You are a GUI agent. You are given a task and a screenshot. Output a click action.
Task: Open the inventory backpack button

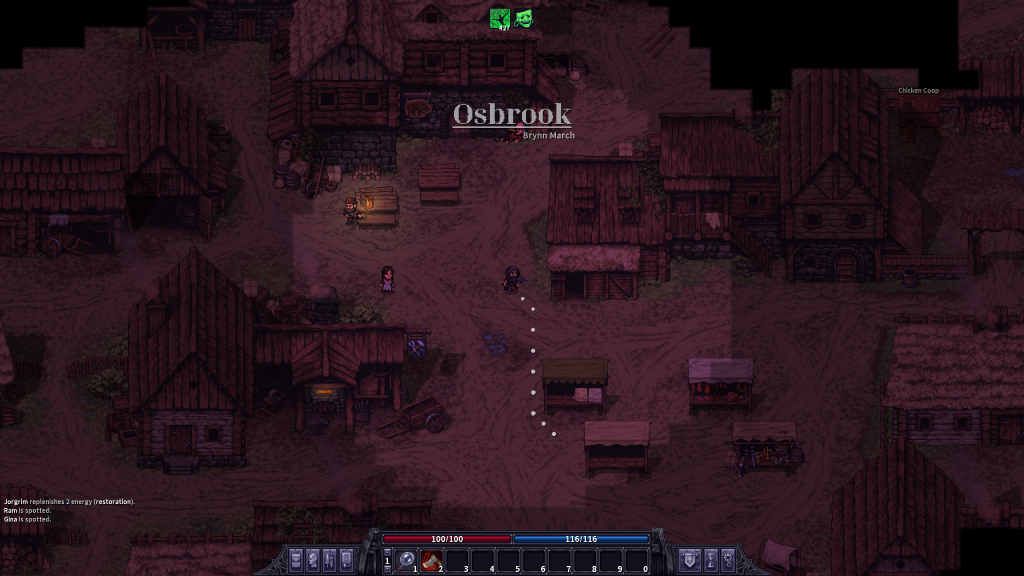tap(296, 560)
